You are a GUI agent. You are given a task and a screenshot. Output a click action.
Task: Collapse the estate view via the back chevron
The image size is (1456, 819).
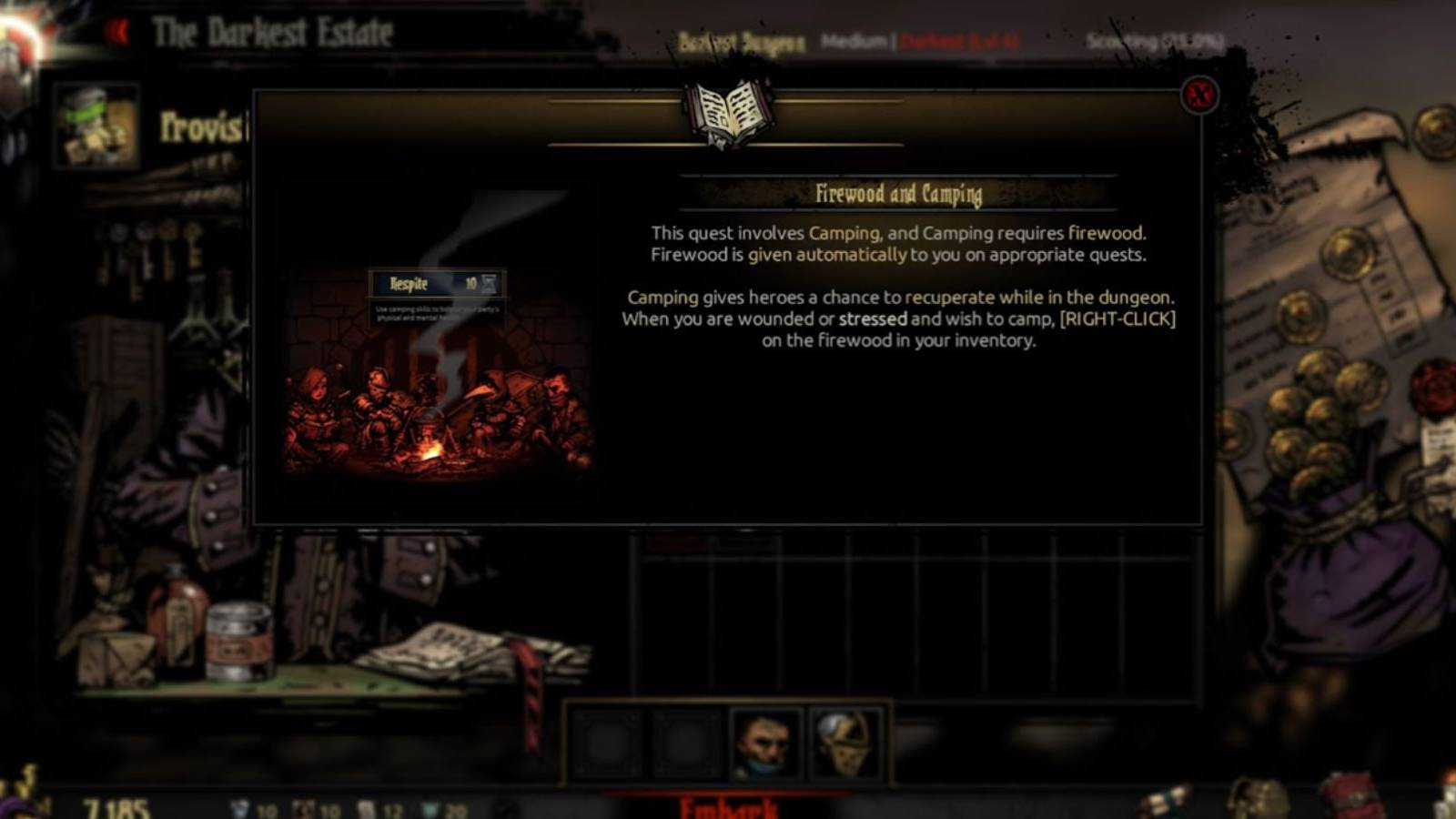click(116, 29)
